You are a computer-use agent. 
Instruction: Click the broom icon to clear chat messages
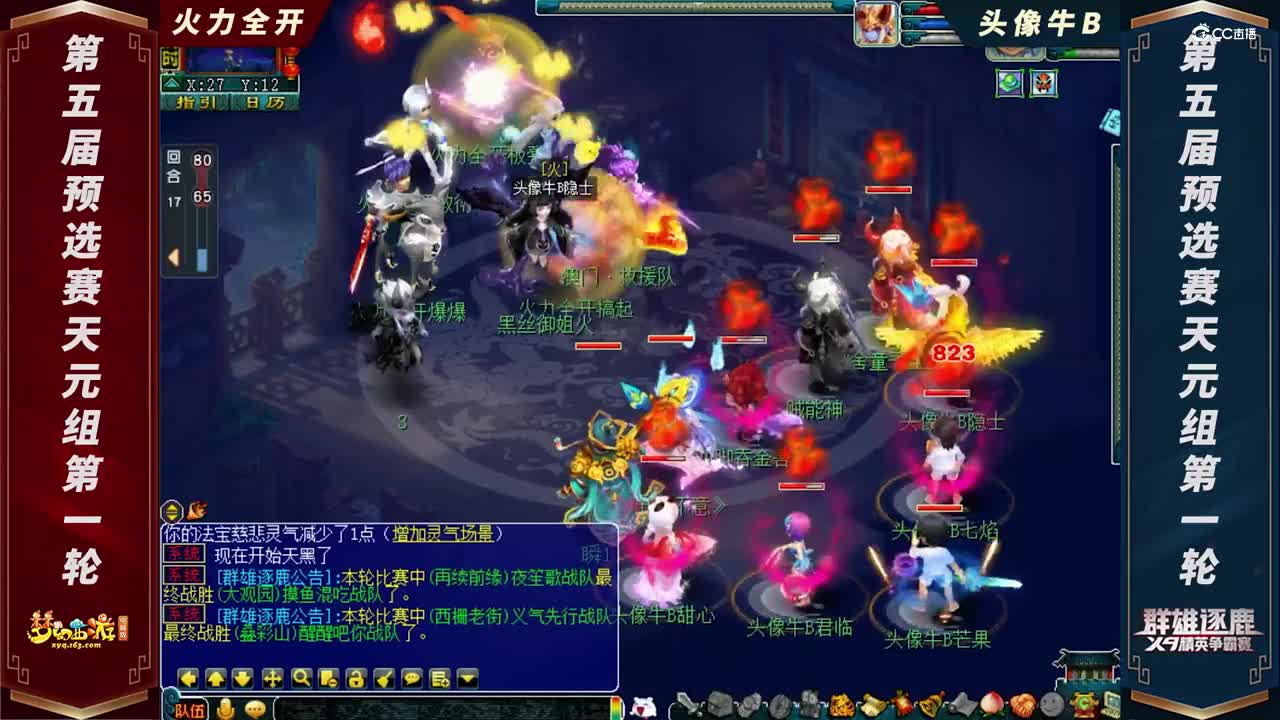384,678
